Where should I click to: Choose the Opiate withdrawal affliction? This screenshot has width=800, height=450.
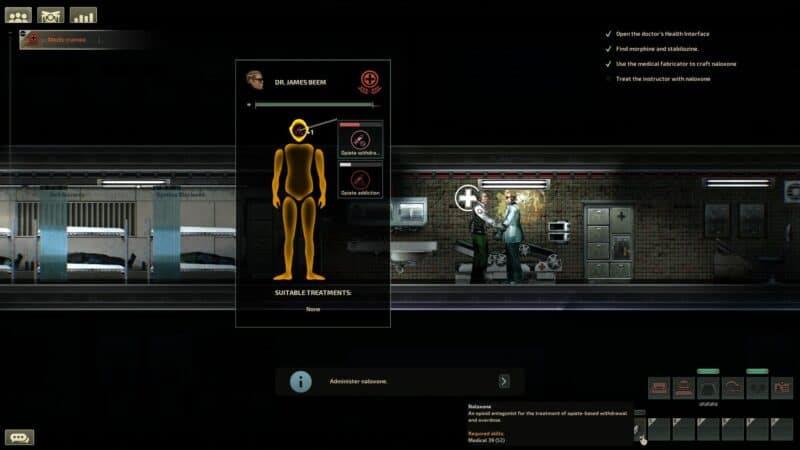click(361, 141)
